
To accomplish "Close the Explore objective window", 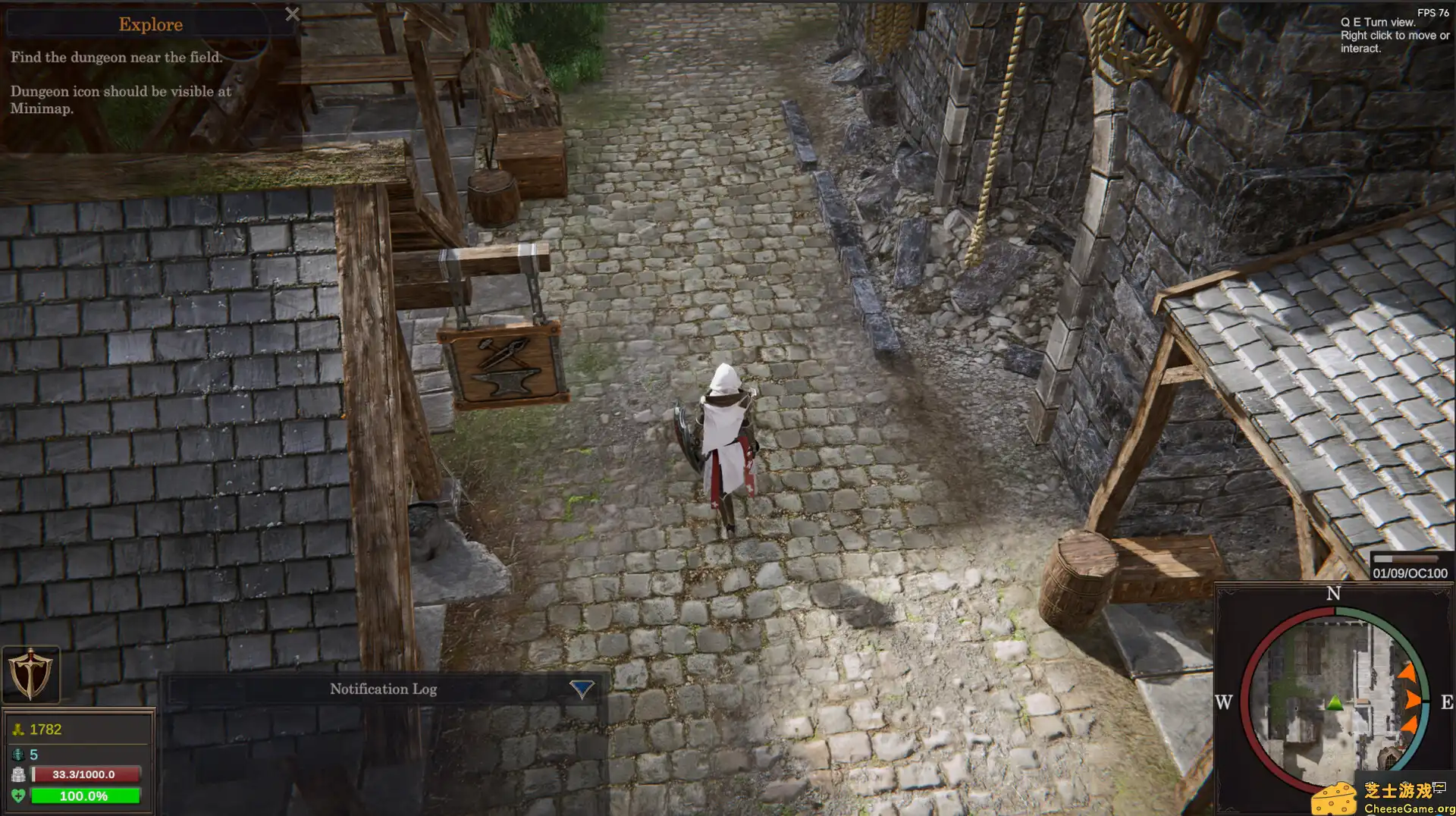I will coord(293,14).
